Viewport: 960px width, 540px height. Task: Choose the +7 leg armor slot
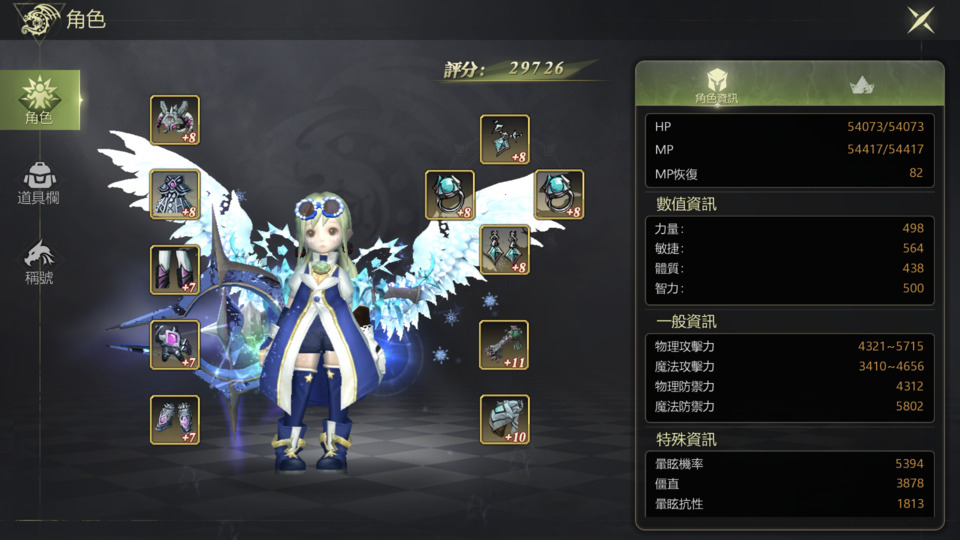tap(175, 270)
